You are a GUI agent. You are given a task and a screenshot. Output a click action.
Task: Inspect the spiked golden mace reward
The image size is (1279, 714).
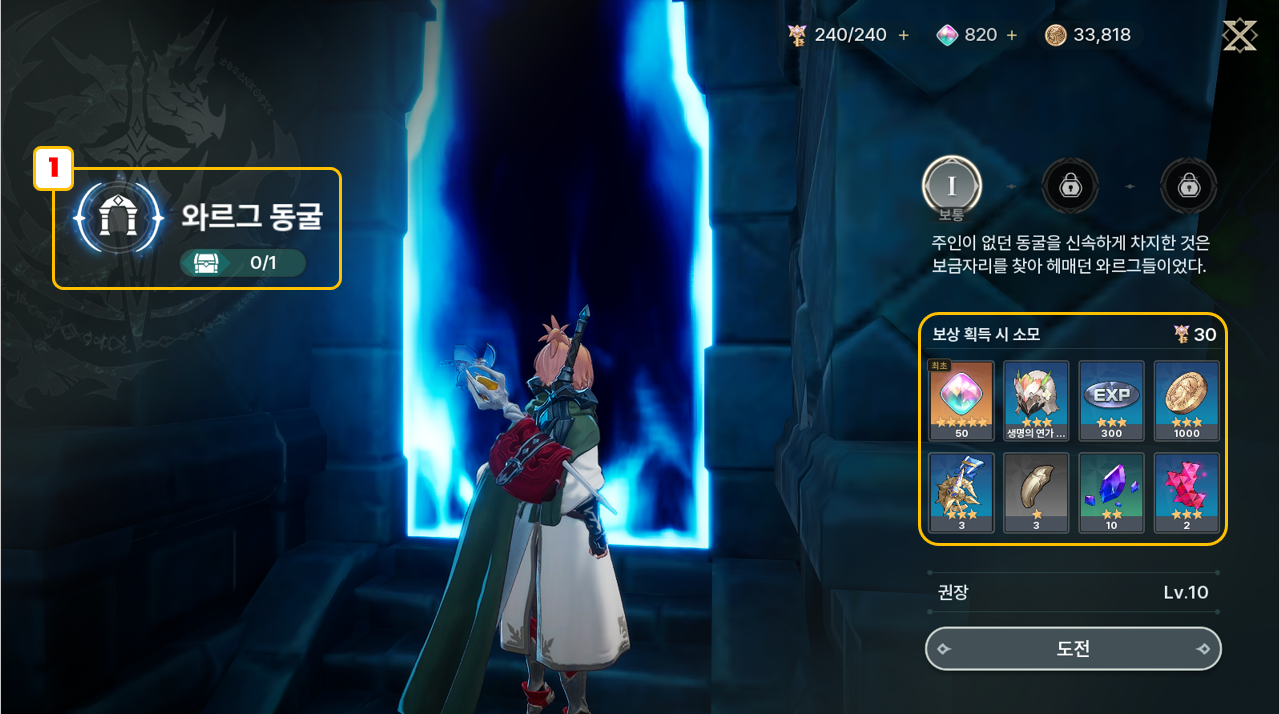pos(961,493)
